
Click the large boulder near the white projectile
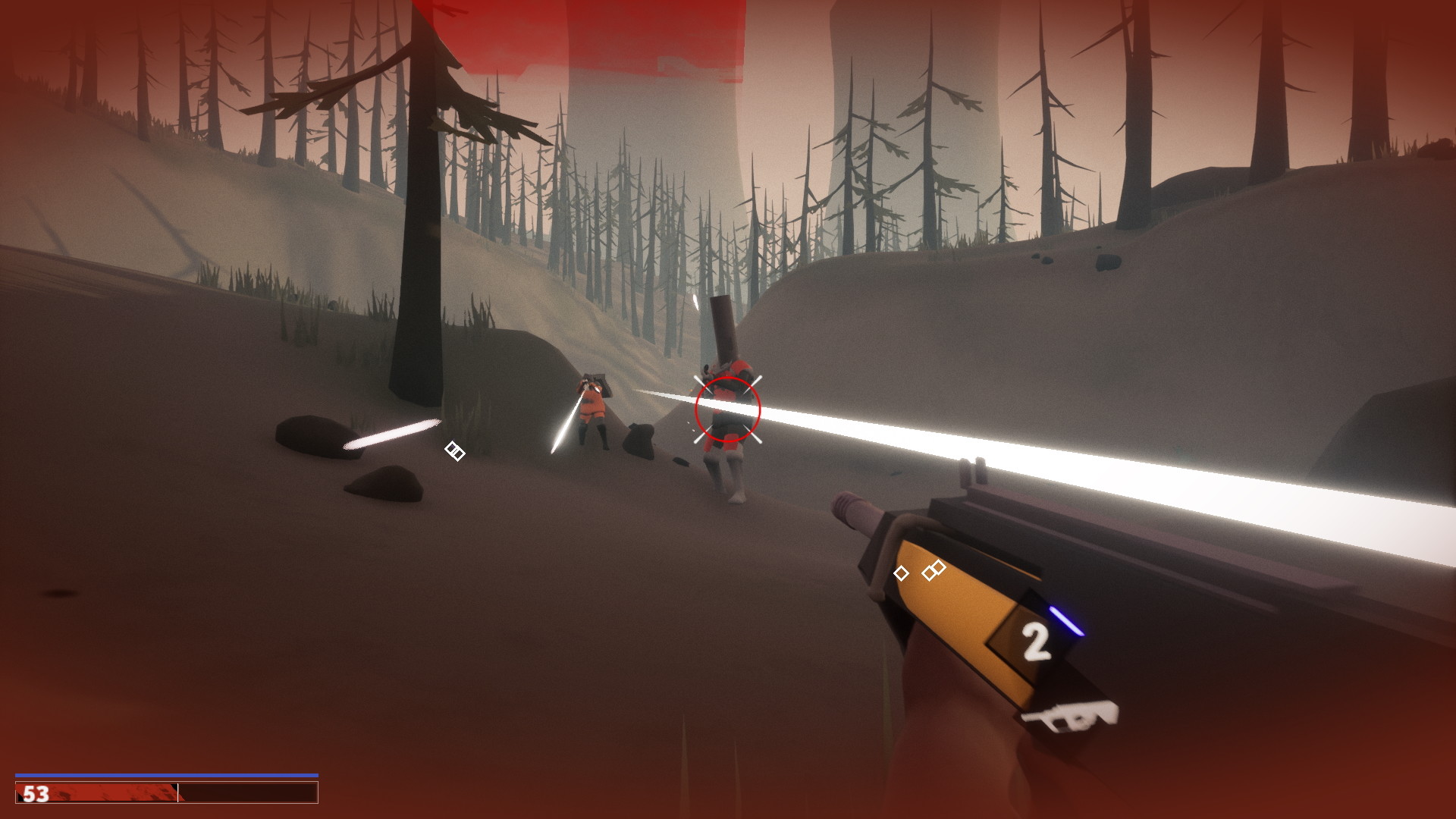(x=311, y=436)
